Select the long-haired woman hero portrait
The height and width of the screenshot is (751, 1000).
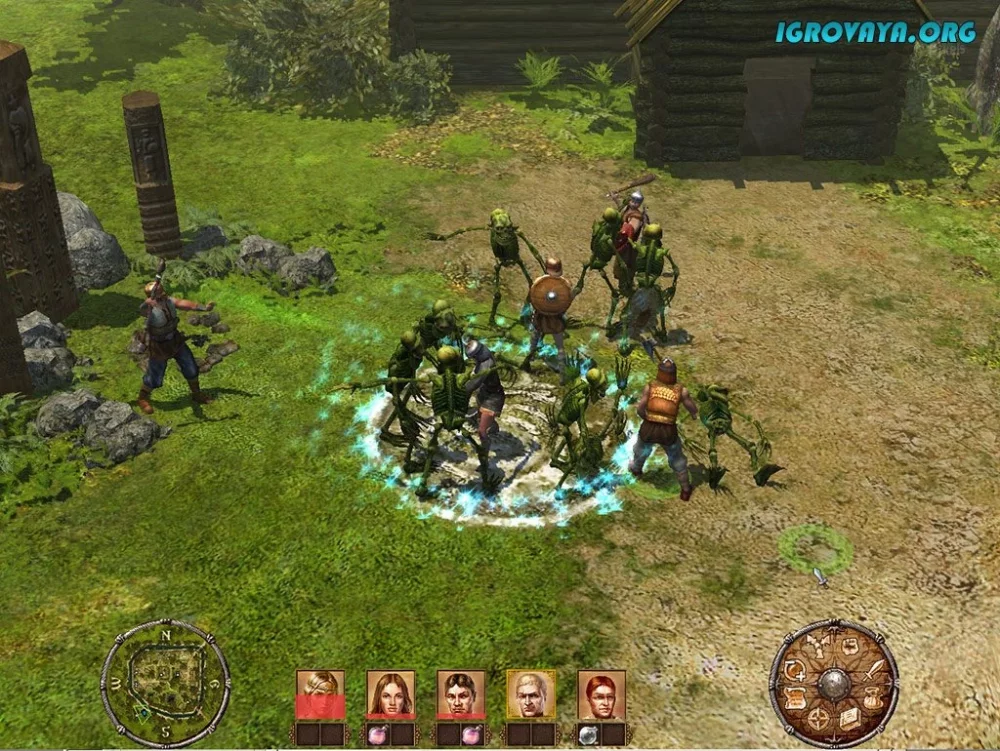click(x=390, y=693)
